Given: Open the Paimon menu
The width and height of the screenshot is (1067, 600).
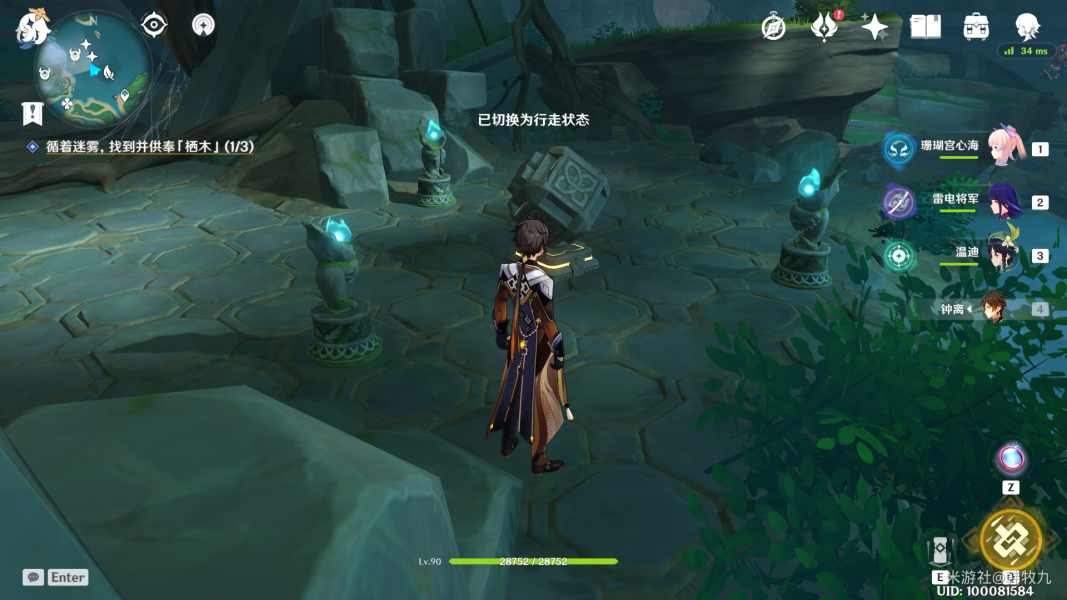Looking at the screenshot, I should click(x=32, y=26).
